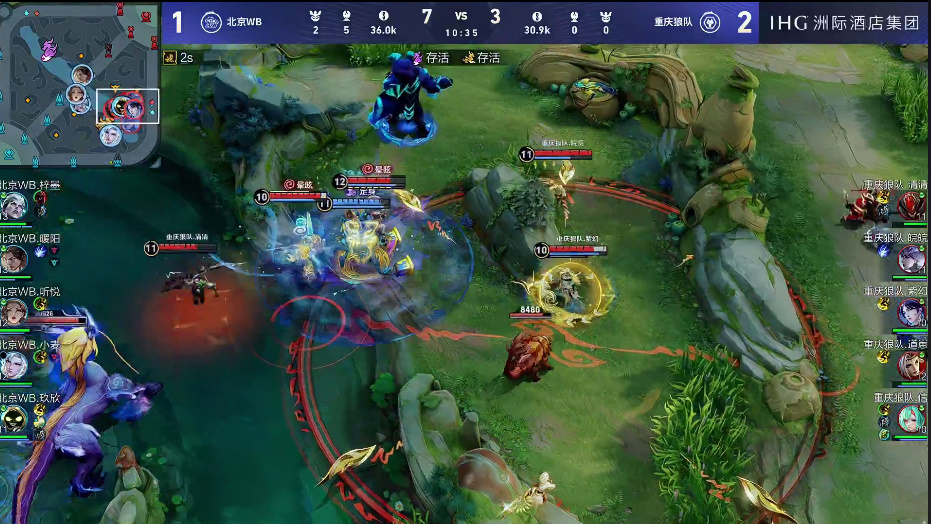Pick the 重庆狼队.紫幻 hero portrait

tap(910, 312)
